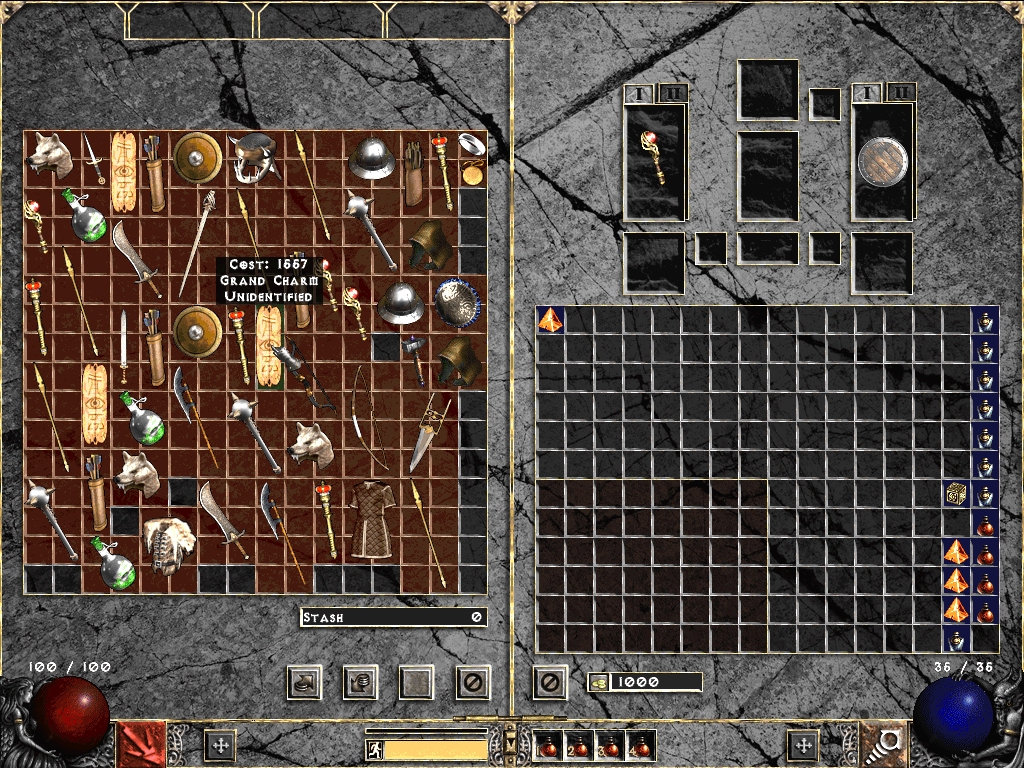The image size is (1024, 768).
Task: Click the gold coins button beside 1000
Action: [x=598, y=682]
